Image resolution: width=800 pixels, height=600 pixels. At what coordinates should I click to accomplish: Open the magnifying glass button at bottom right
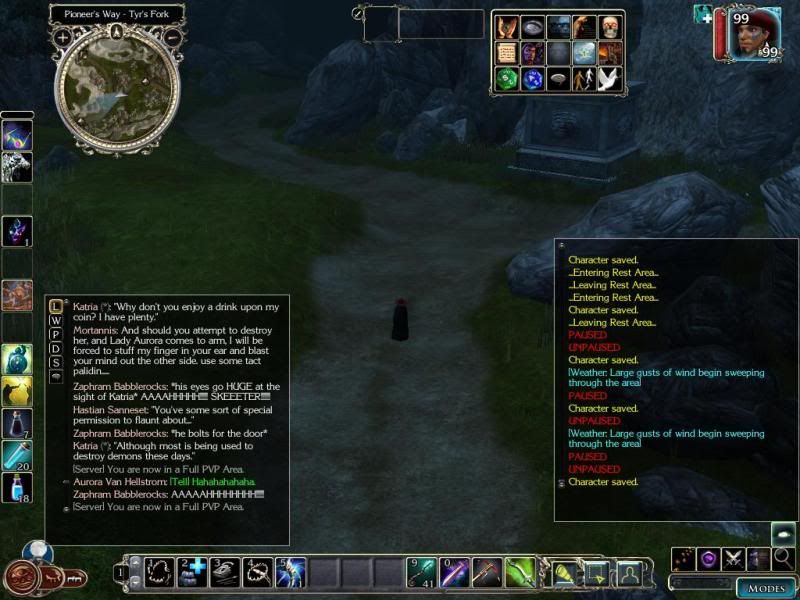pos(783,558)
